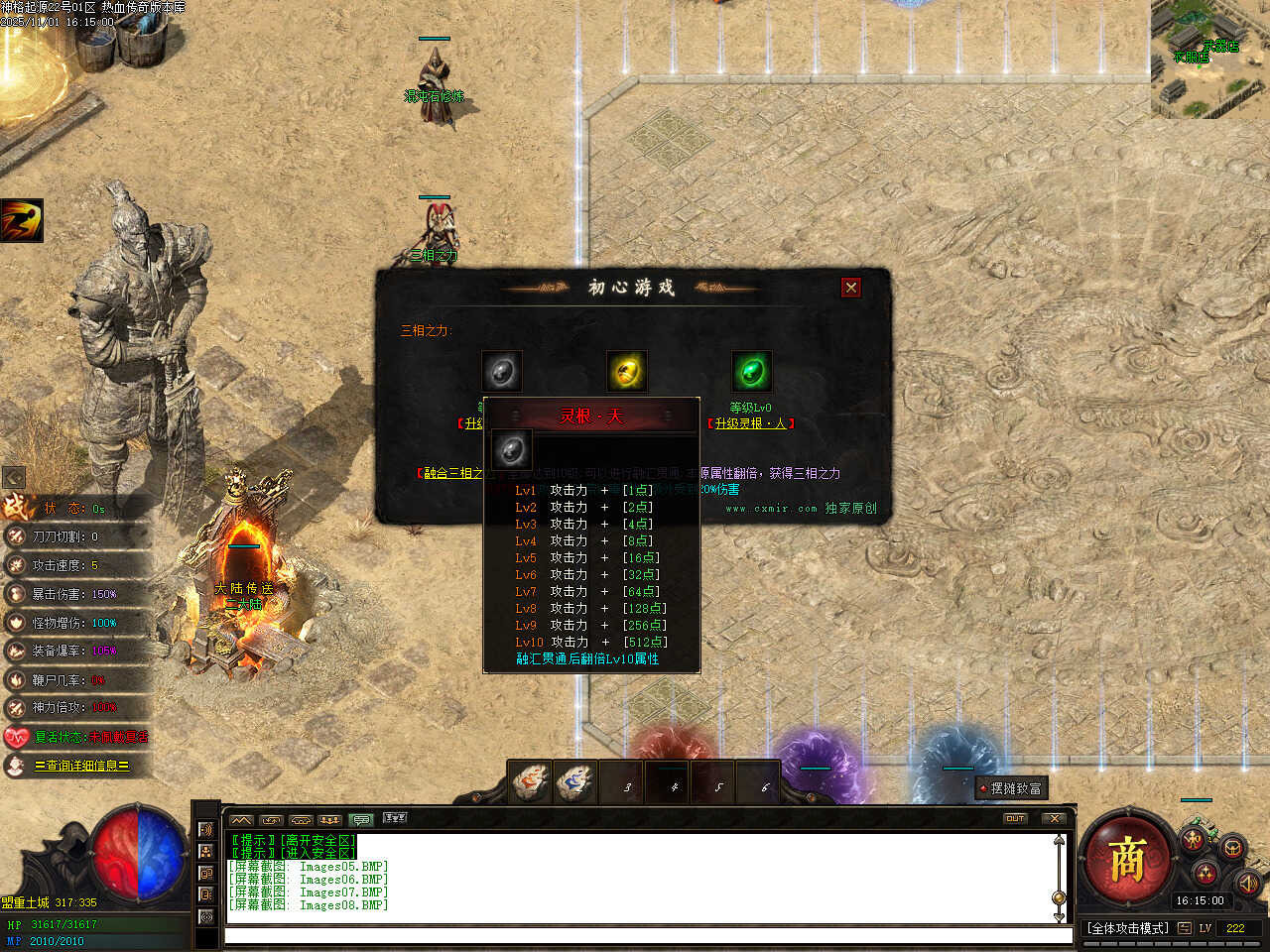Collapse the stats panel with the arrow button
This screenshot has width=1270, height=952.
click(14, 477)
